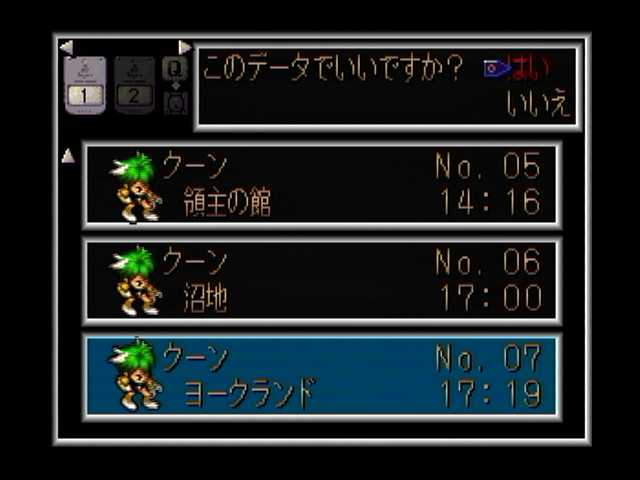The width and height of the screenshot is (640, 480).
Task: Pick save file No. 06 at 沼地
Action: pyautogui.click(x=322, y=281)
